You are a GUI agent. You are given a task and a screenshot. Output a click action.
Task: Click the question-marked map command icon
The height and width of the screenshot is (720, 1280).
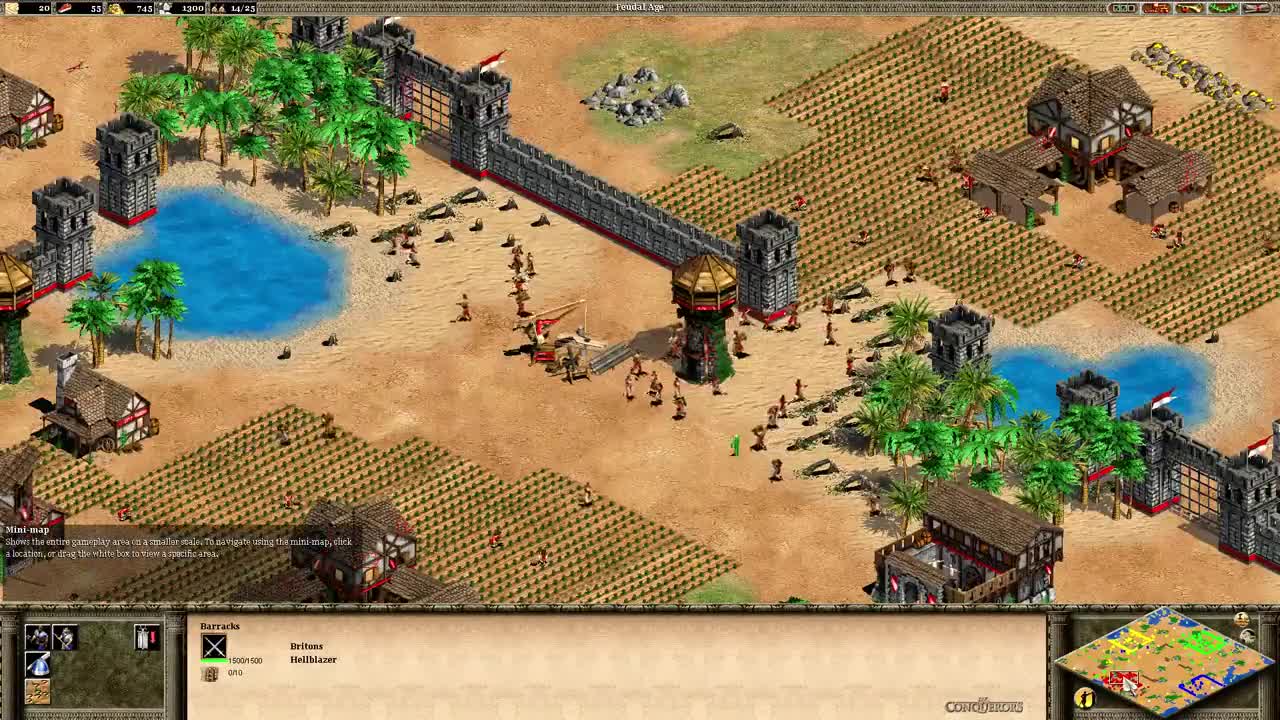(x=37, y=692)
